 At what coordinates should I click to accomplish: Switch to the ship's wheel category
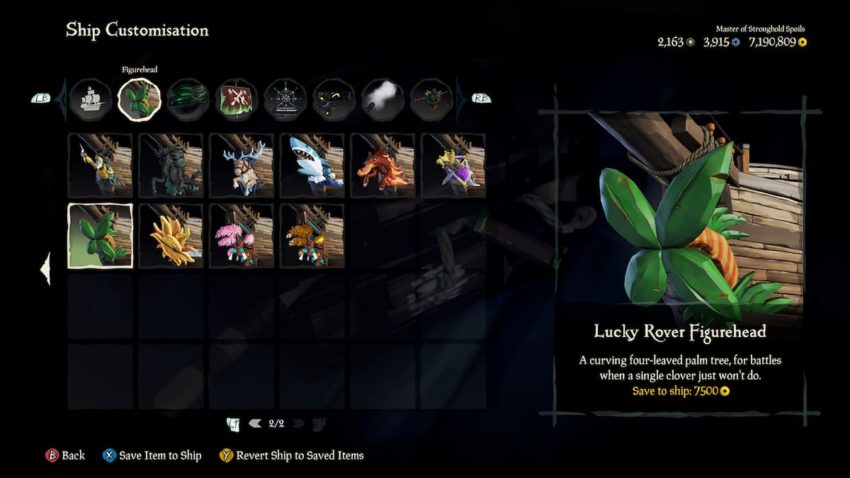tap(285, 99)
